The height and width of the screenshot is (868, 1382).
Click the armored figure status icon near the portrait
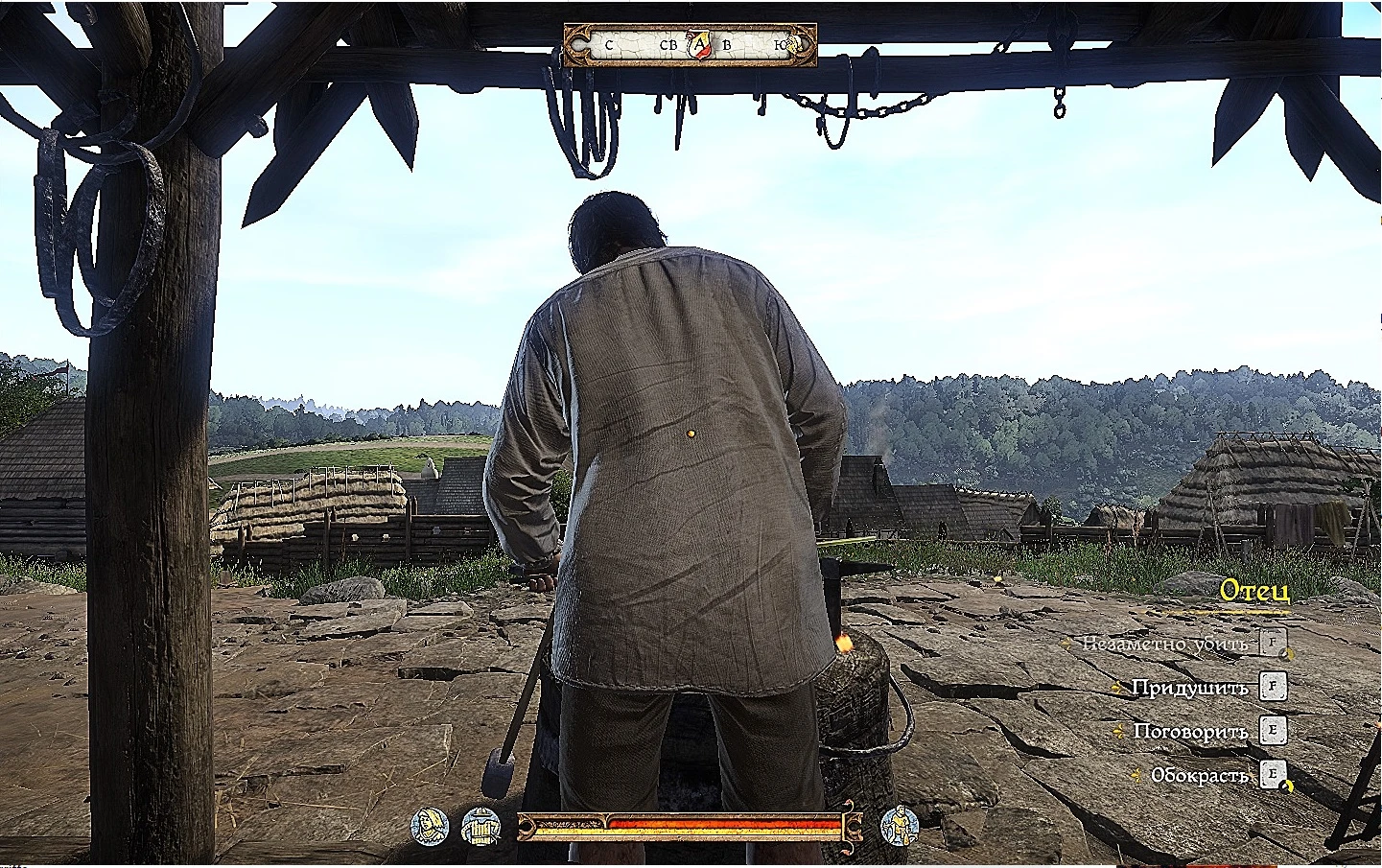pos(483,827)
